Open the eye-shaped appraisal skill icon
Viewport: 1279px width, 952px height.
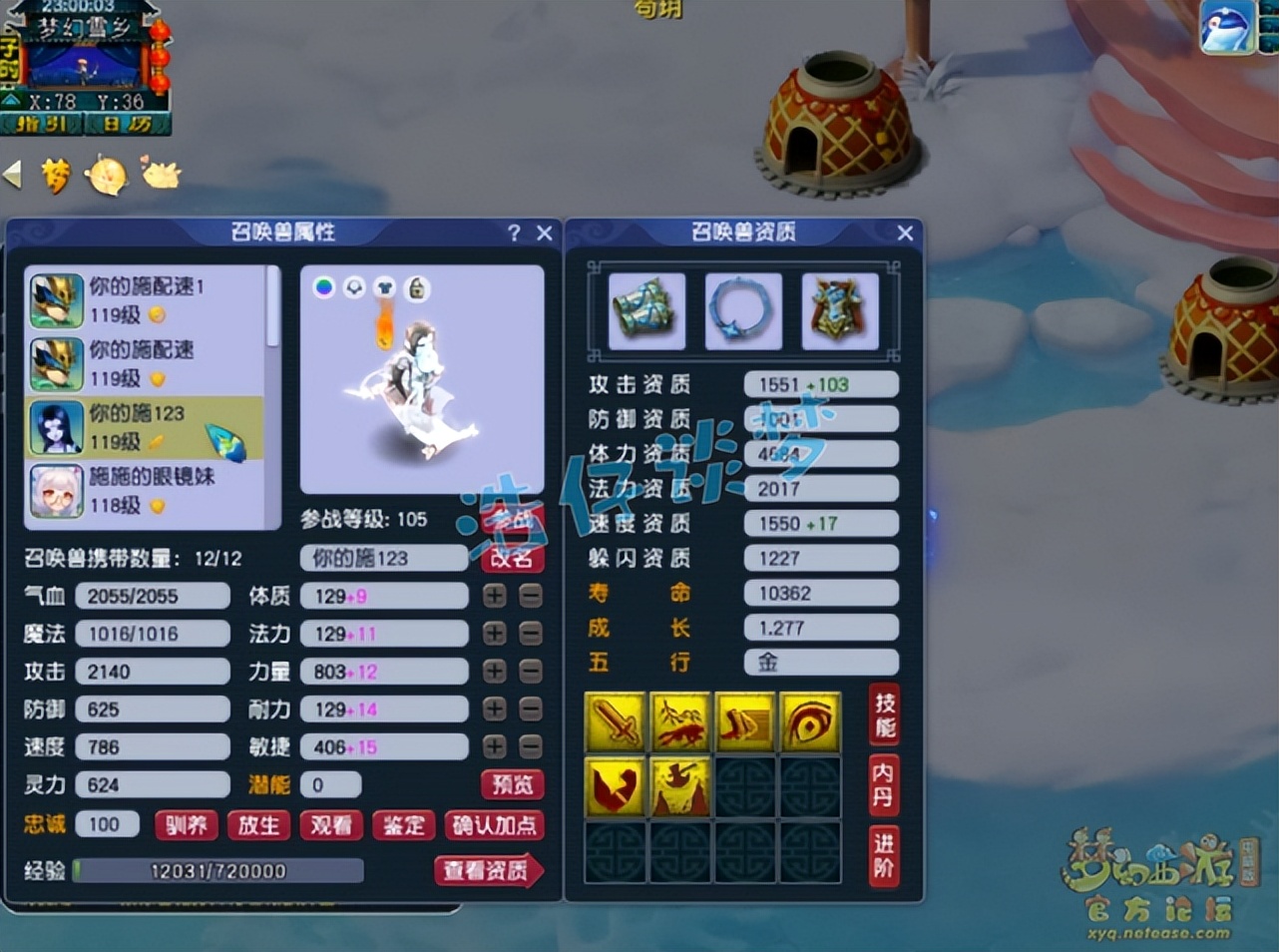coord(810,722)
